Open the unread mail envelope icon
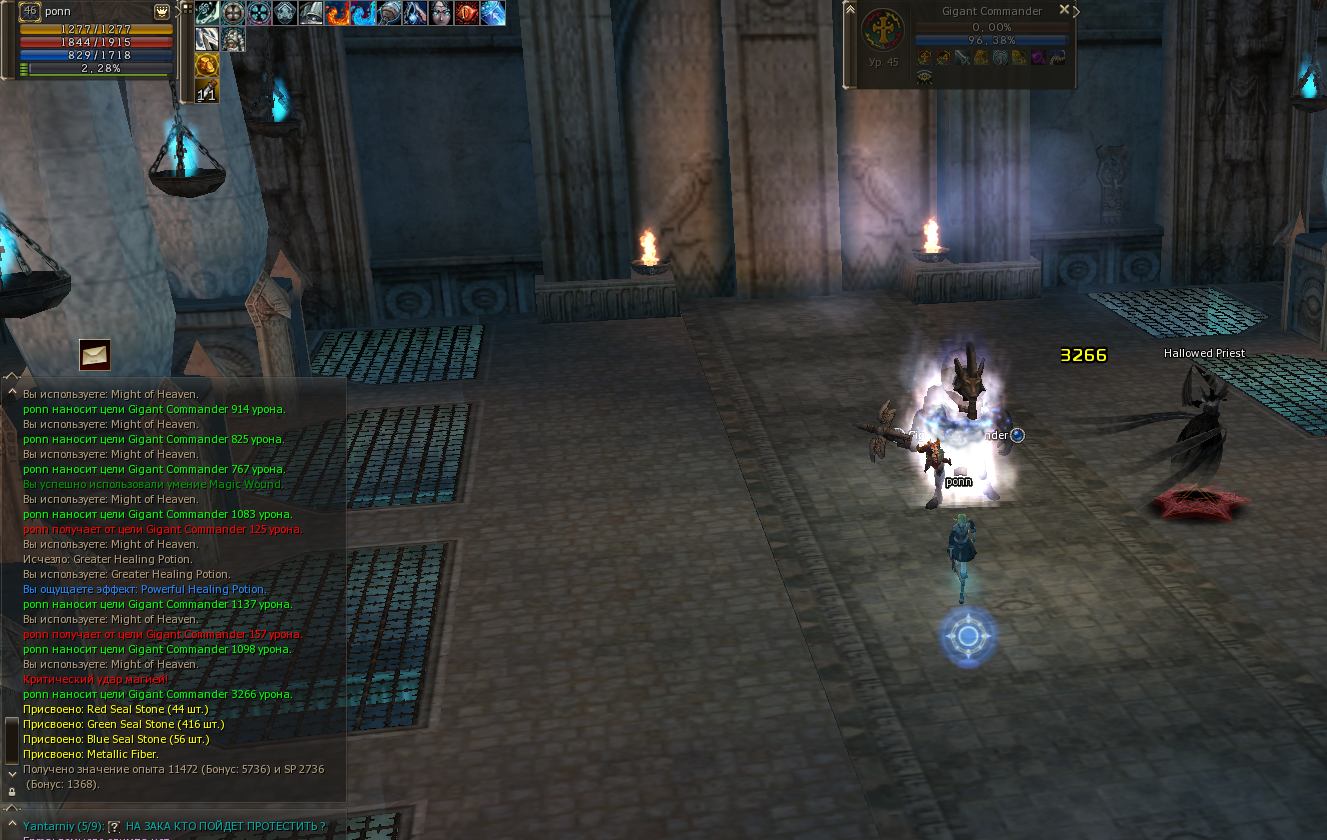 click(95, 355)
